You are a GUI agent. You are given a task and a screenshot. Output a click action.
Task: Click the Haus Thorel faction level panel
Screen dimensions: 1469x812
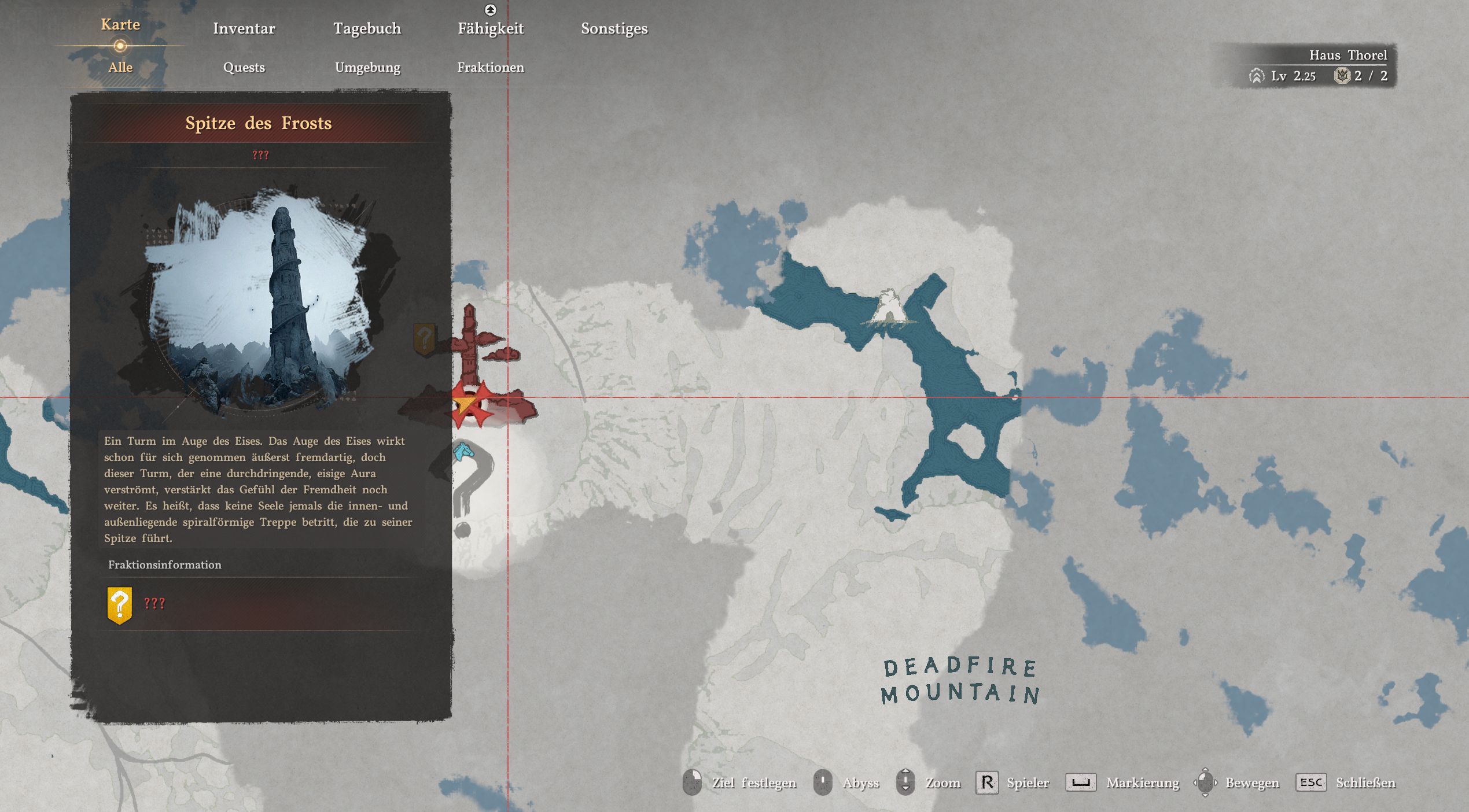pos(1319,66)
